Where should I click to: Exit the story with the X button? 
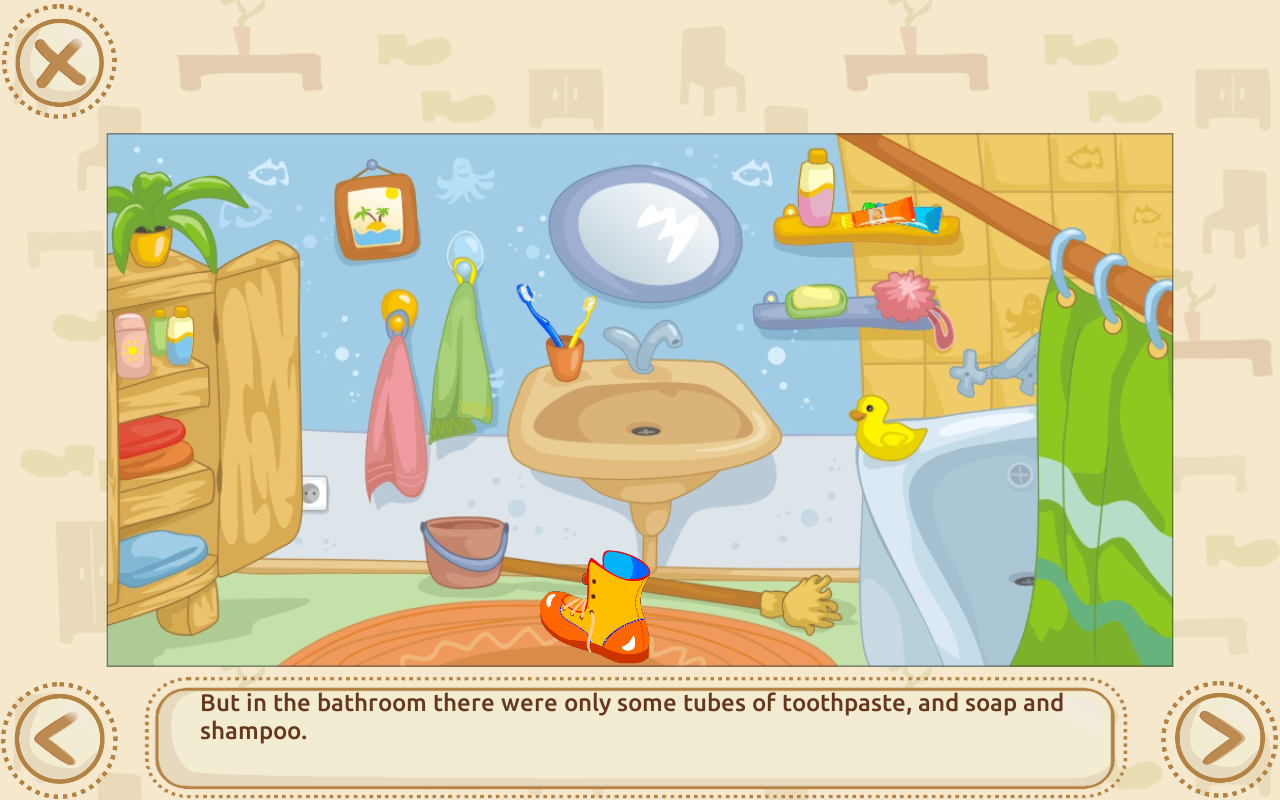pyautogui.click(x=62, y=62)
